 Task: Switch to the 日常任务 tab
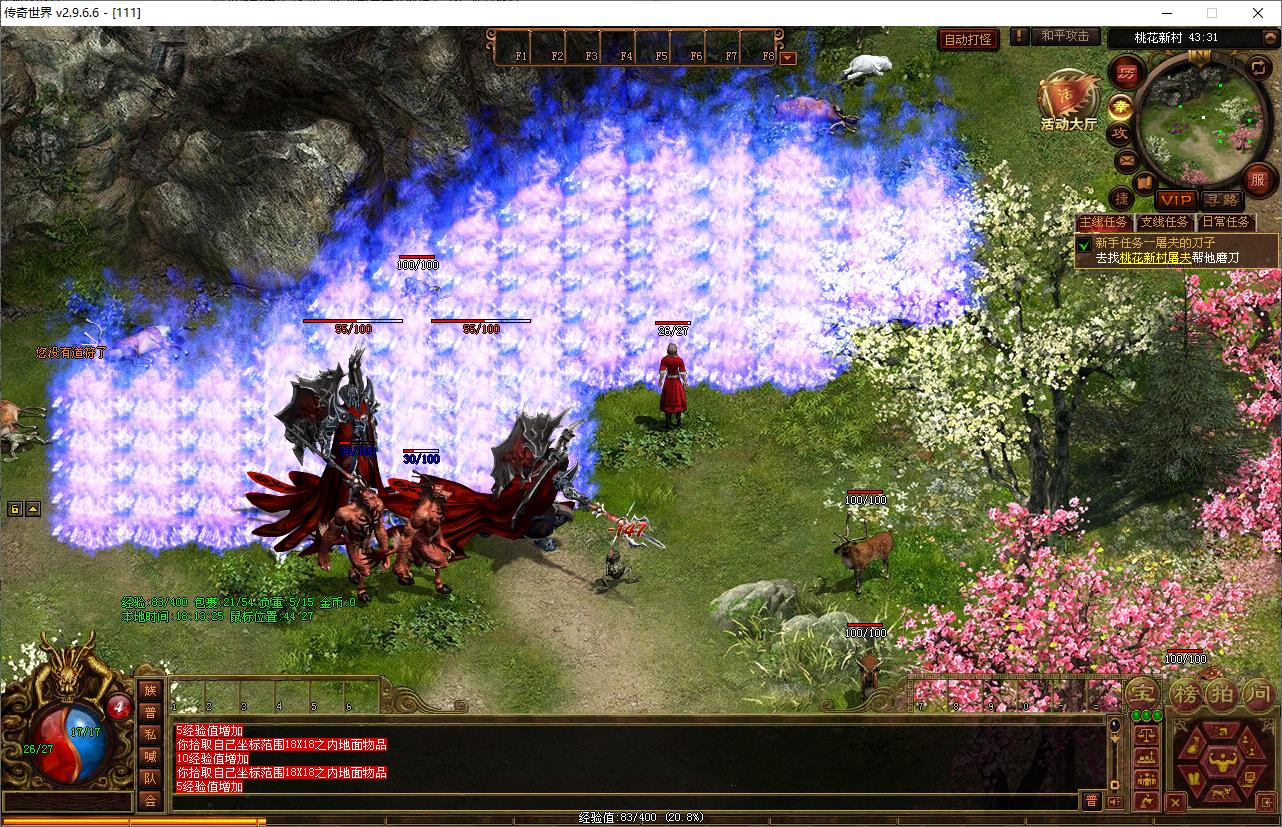click(x=1226, y=222)
